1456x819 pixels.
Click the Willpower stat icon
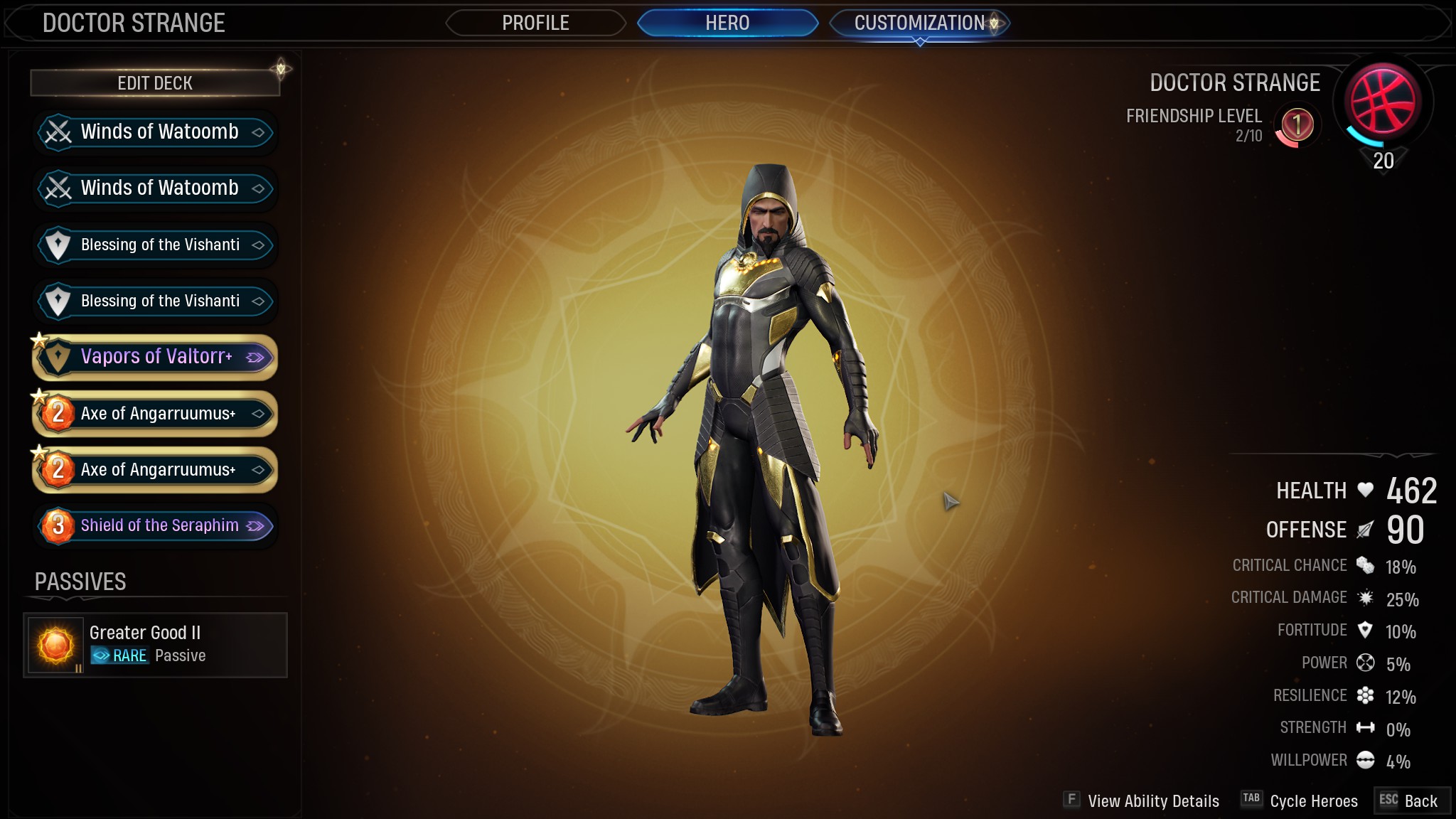point(1365,760)
